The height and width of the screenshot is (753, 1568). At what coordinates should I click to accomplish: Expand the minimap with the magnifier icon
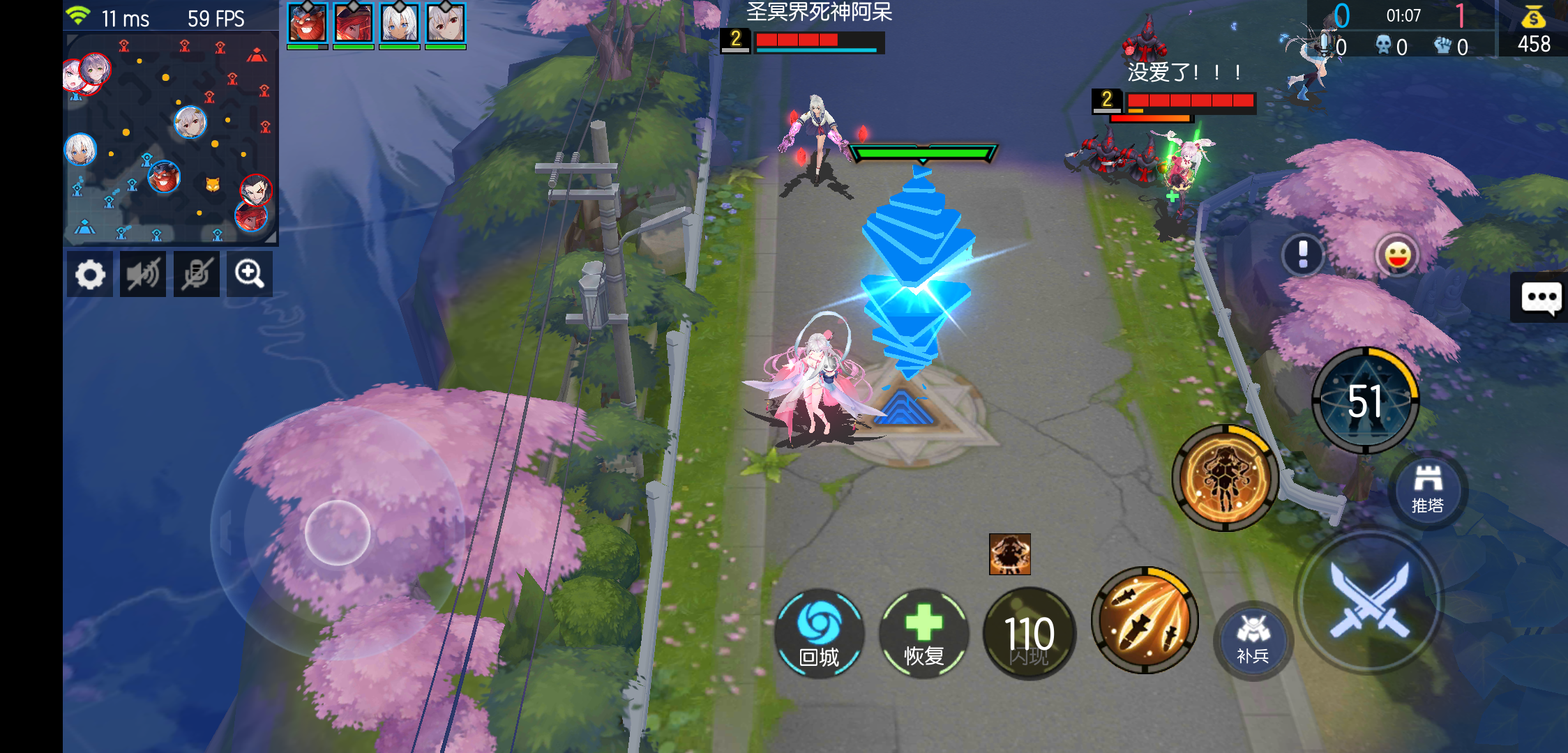click(249, 274)
